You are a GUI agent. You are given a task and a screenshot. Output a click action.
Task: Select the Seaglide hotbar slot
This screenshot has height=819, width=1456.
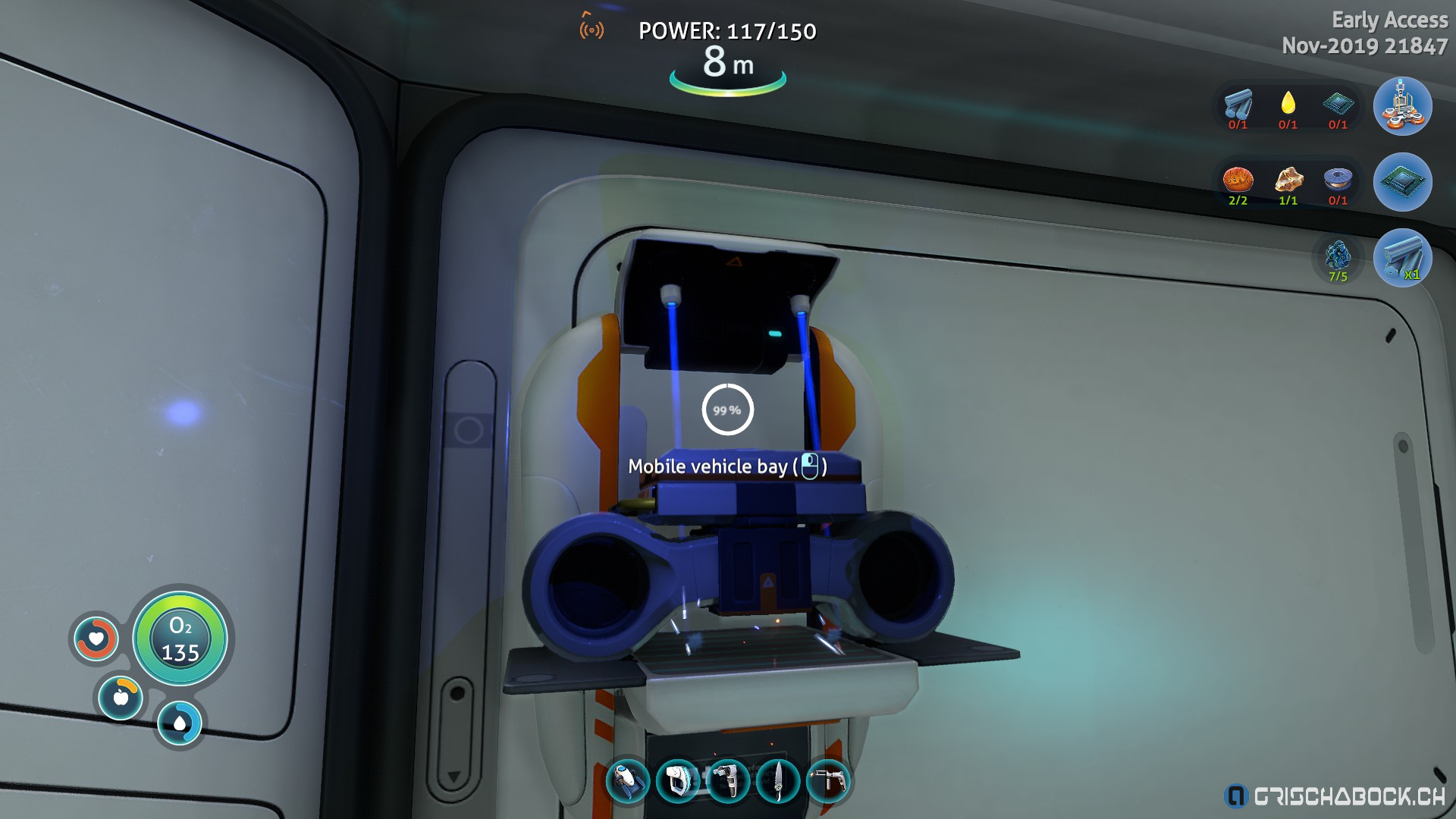(x=628, y=781)
